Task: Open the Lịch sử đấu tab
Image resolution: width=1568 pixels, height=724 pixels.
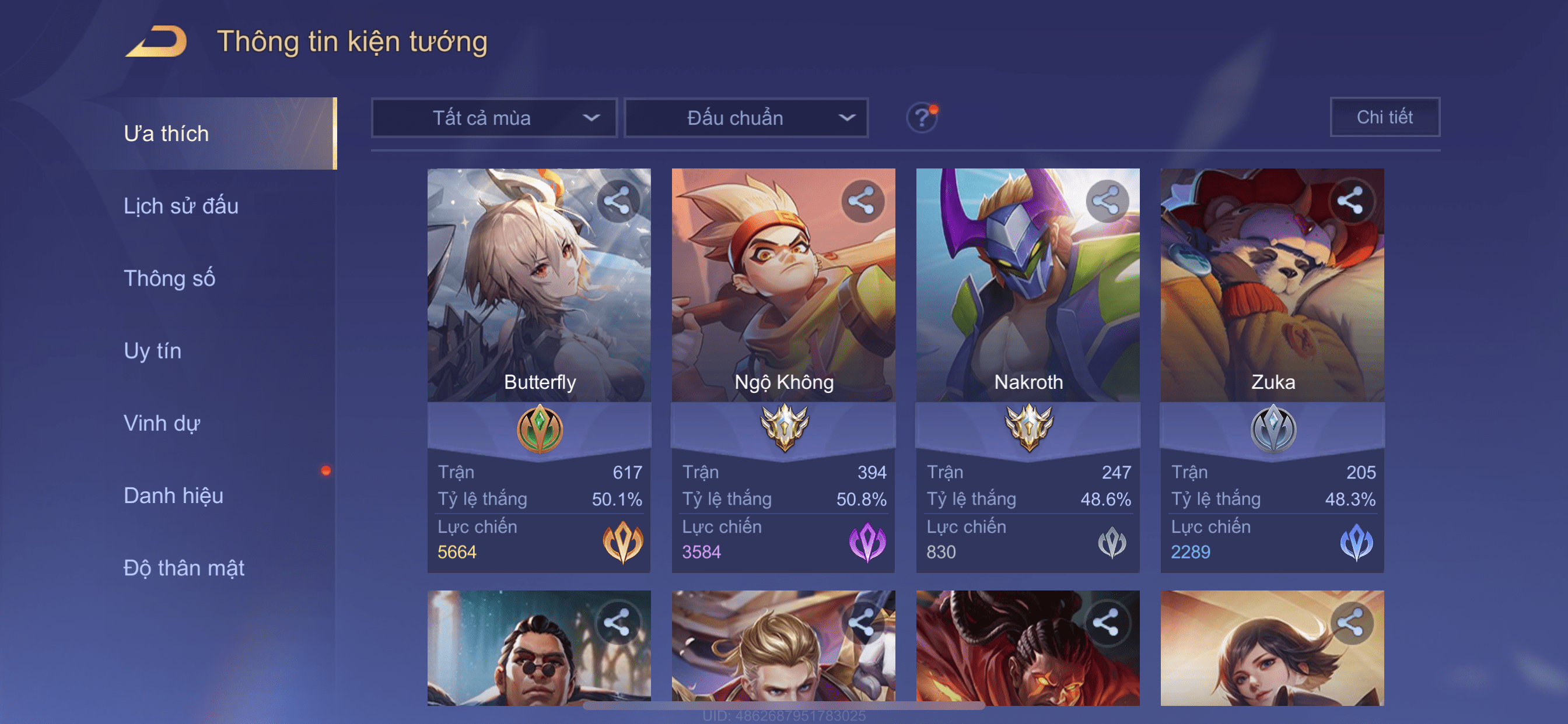Action: click(181, 206)
